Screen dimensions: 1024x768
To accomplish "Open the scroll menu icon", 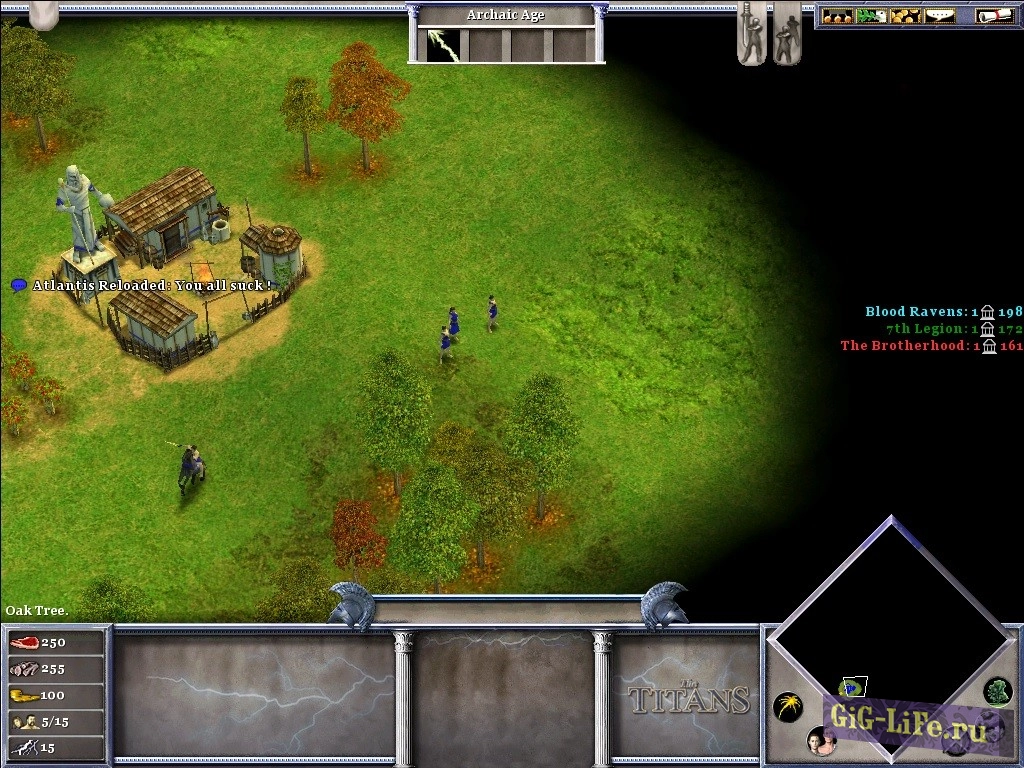I will click(994, 16).
